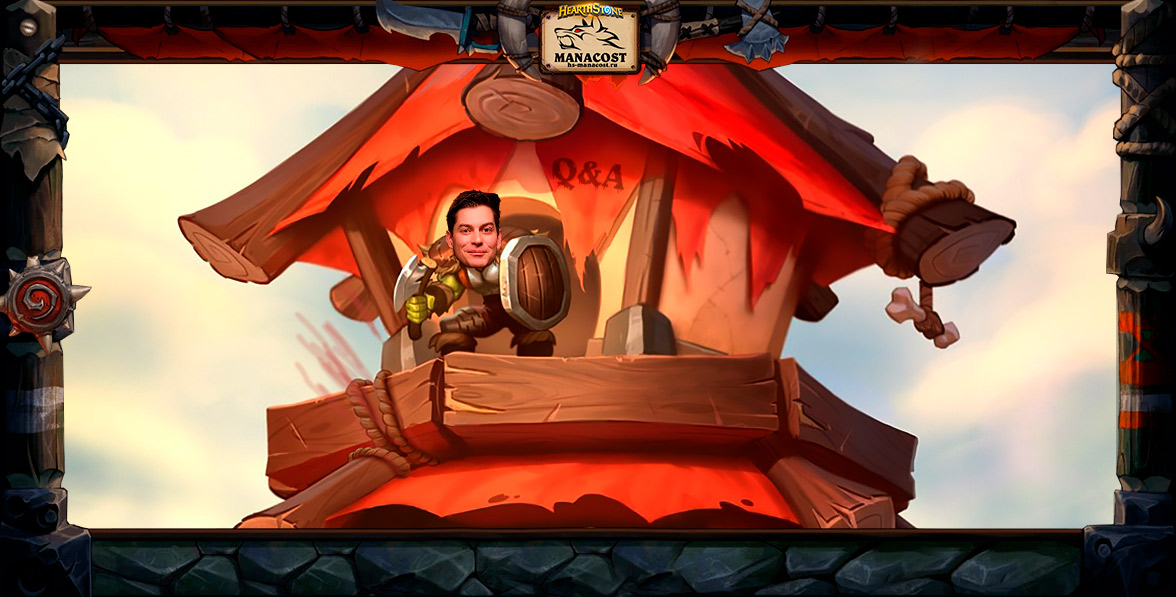Open the Hearthstone Manacost logo link
The width and height of the screenshot is (1176, 597).
pyautogui.click(x=589, y=38)
